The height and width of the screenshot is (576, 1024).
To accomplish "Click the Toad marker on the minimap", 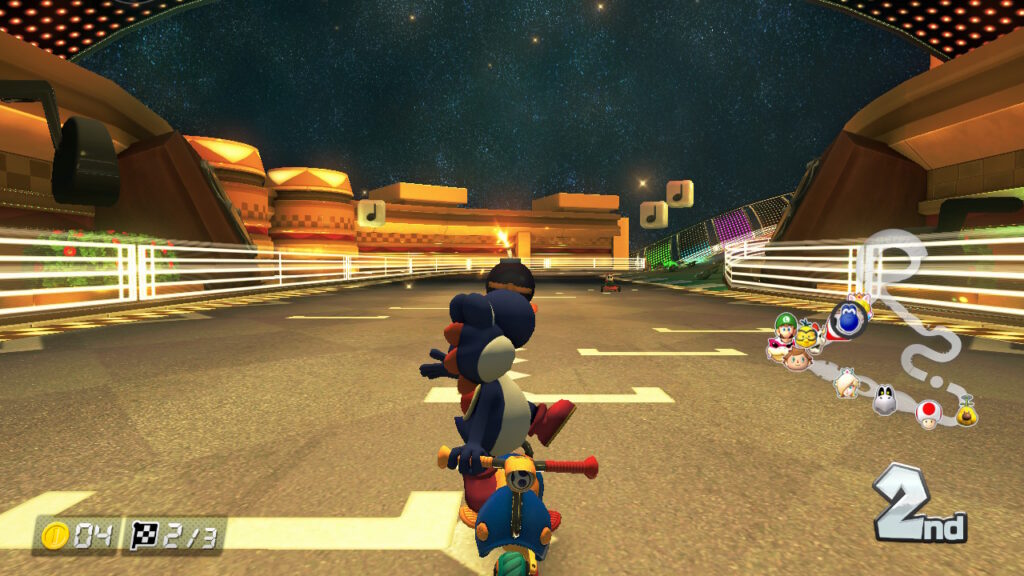I will pos(929,413).
